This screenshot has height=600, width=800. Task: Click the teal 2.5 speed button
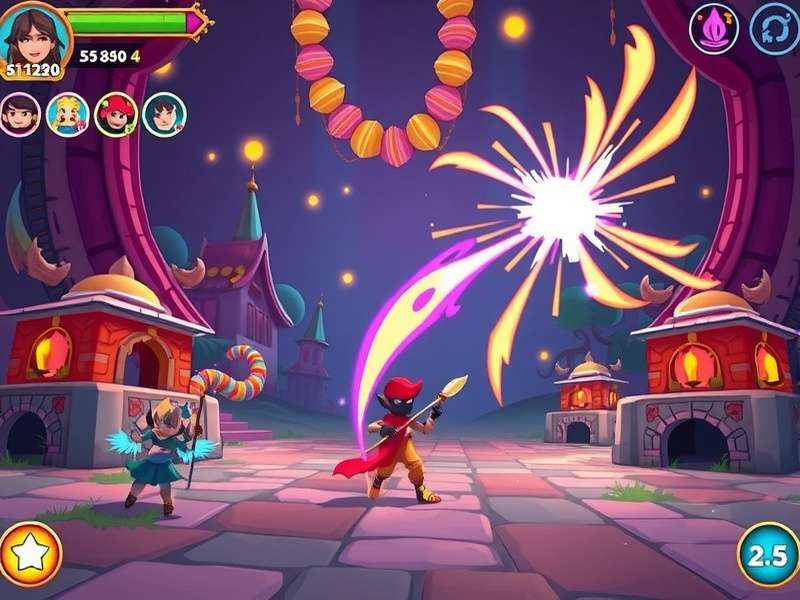point(769,554)
